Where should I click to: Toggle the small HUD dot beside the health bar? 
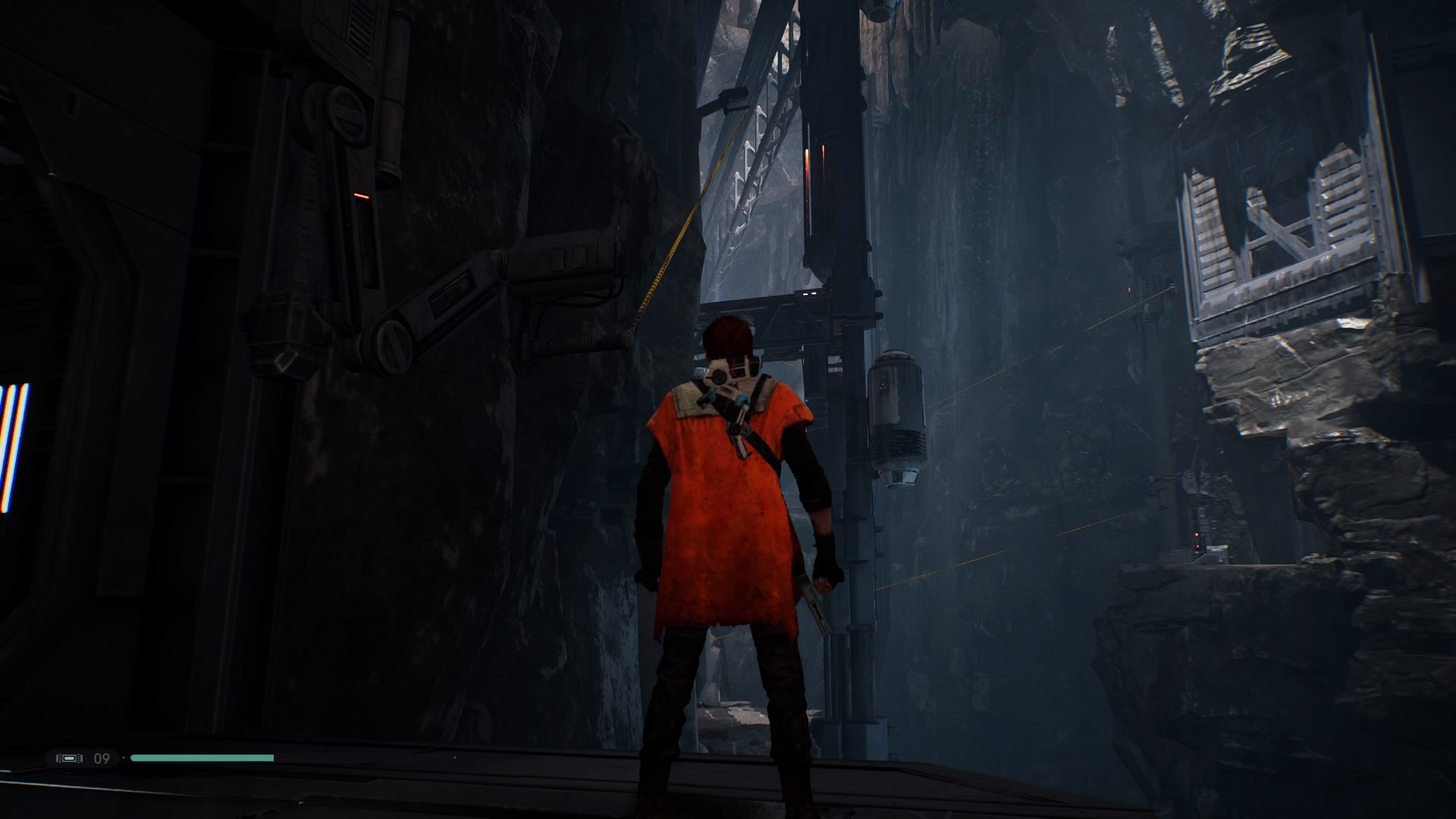tap(124, 758)
